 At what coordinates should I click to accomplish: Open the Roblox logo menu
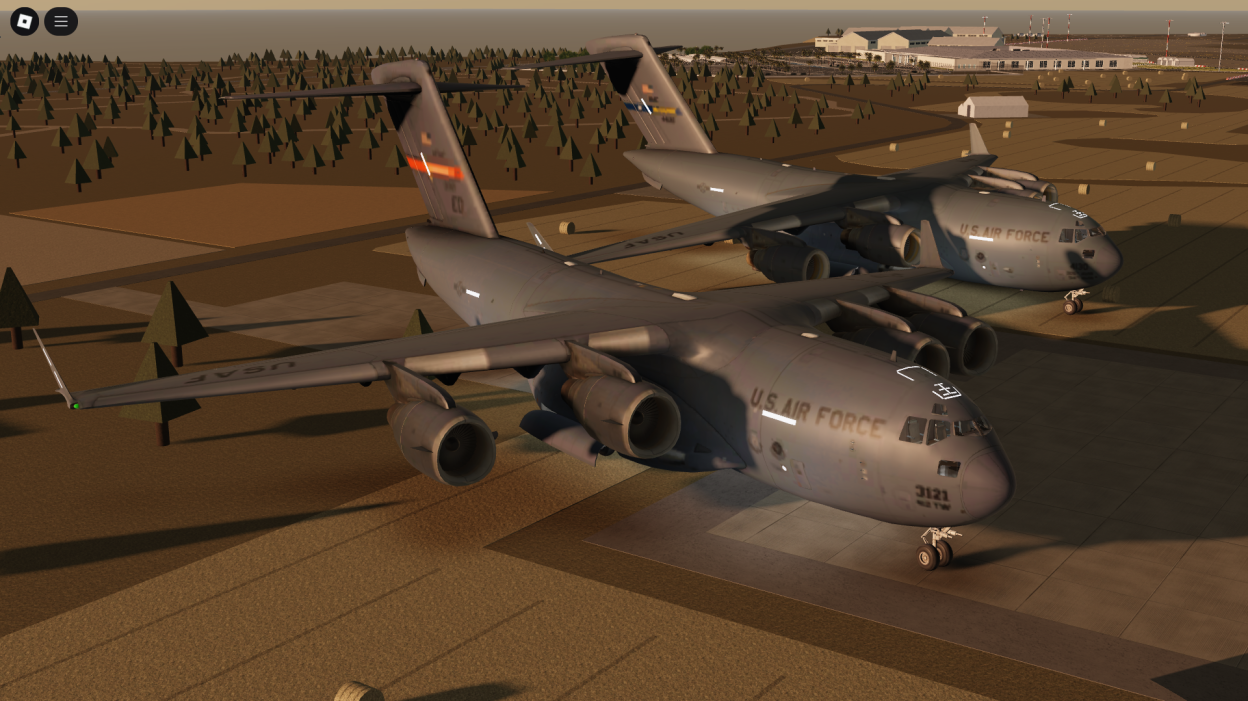pyautogui.click(x=24, y=21)
